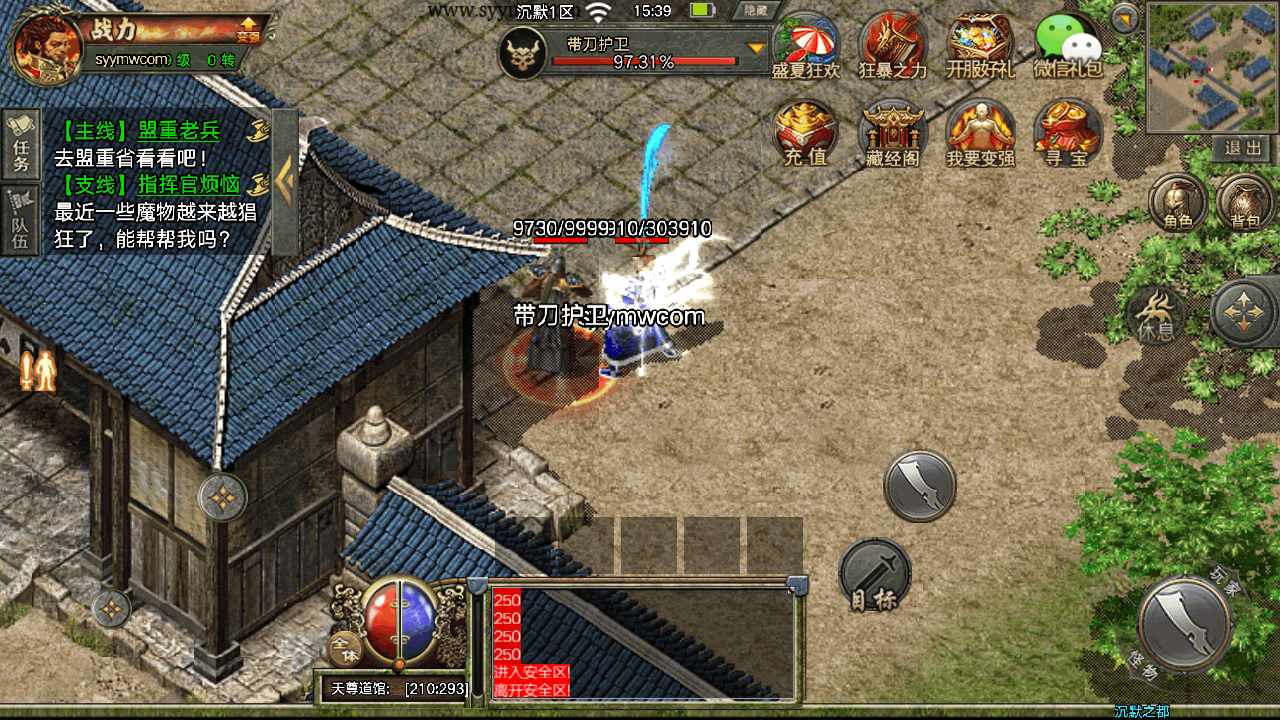
Task: Open the 藏经阁 pavilion icon
Action: (x=893, y=132)
